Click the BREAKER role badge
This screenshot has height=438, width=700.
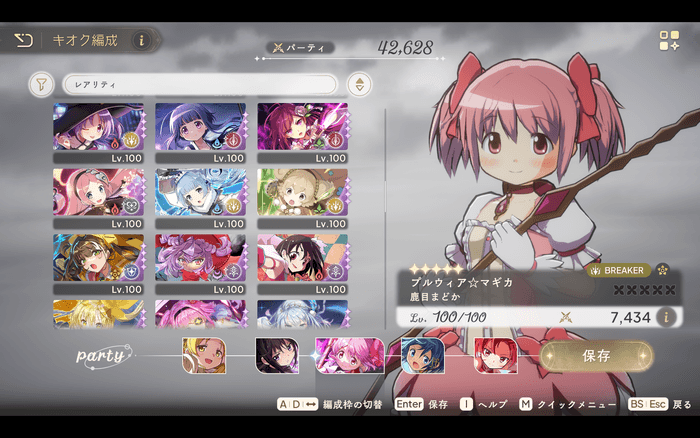[x=617, y=270]
